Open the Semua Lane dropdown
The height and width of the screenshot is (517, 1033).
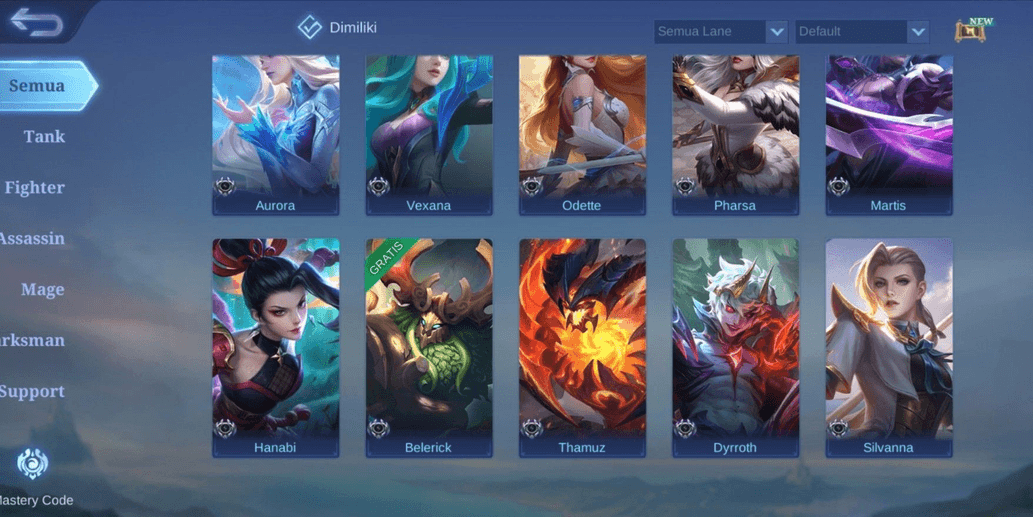(721, 32)
